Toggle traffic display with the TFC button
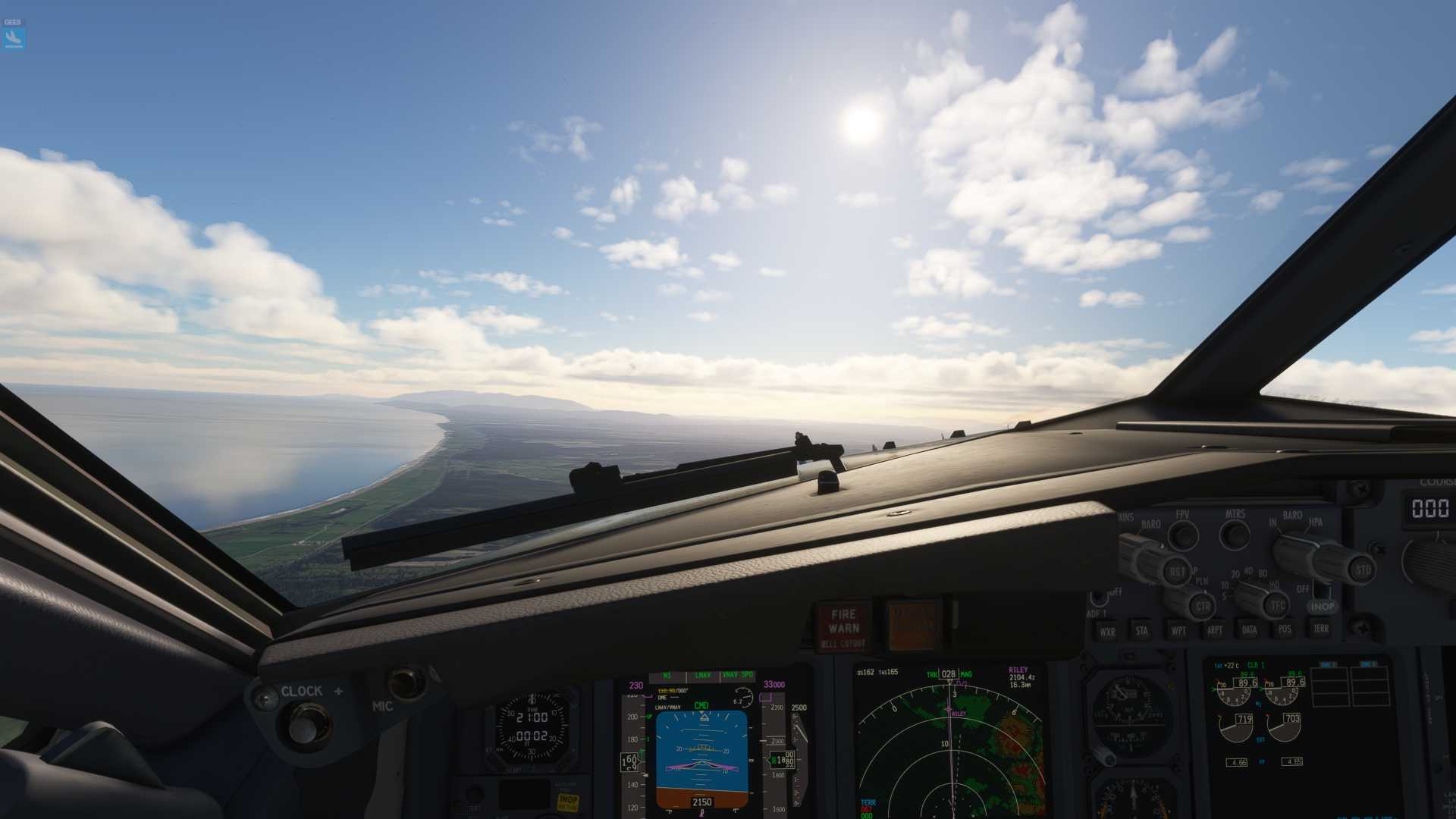The height and width of the screenshot is (819, 1456). (1277, 605)
